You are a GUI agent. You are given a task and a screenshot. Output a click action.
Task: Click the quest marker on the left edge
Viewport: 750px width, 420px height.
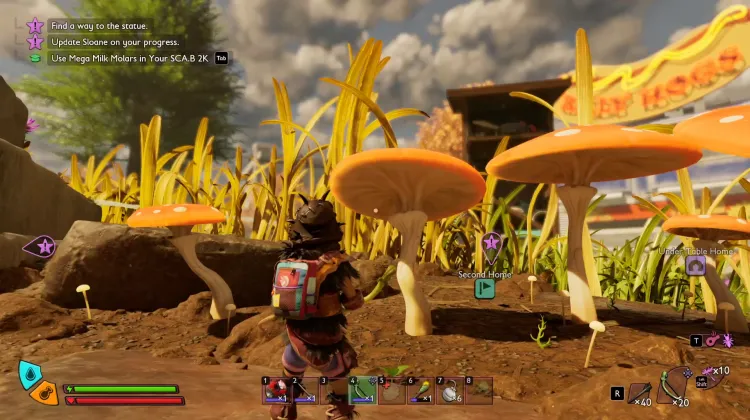43,246
